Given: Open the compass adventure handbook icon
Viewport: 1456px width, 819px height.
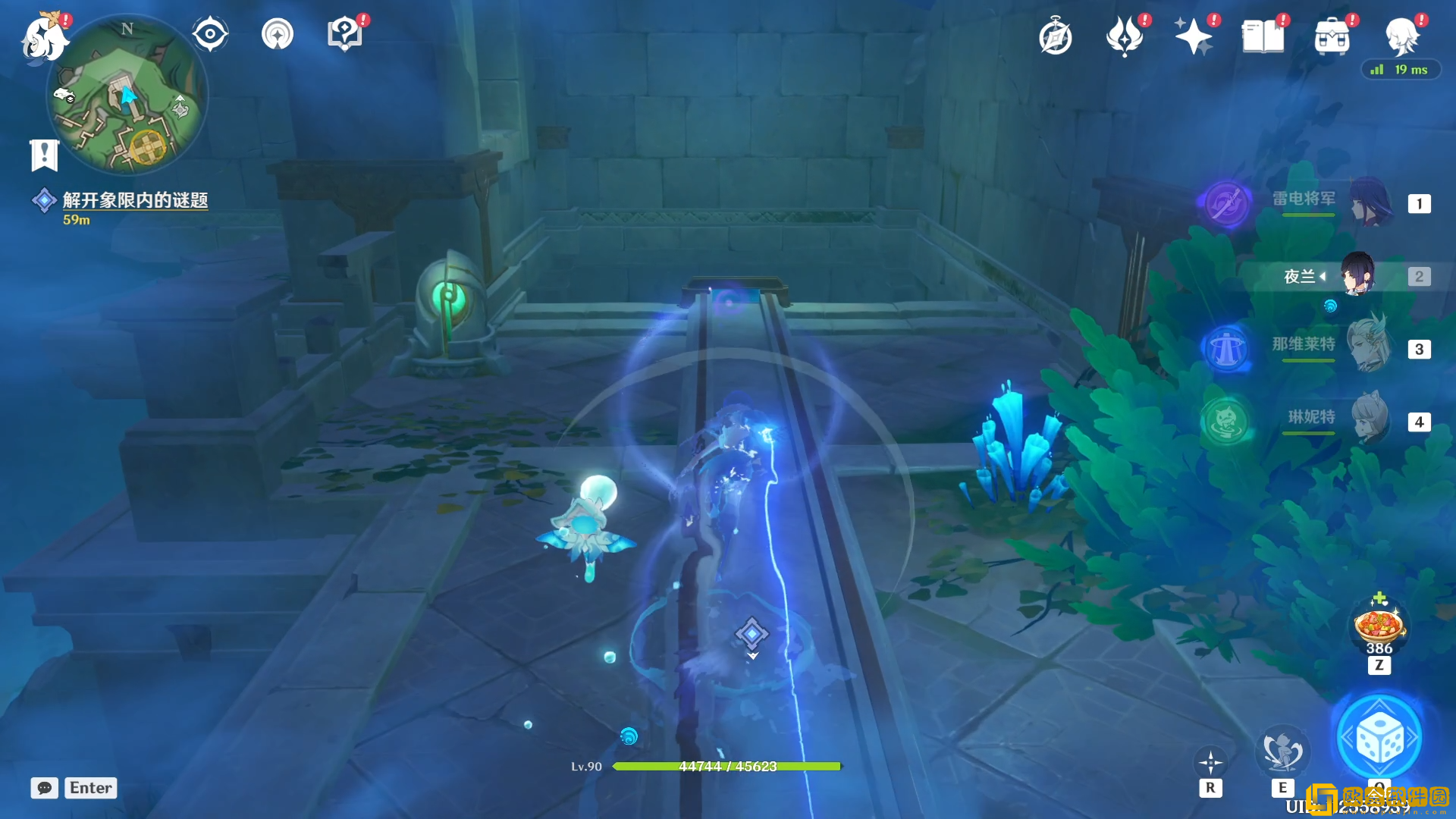Looking at the screenshot, I should 1055,36.
